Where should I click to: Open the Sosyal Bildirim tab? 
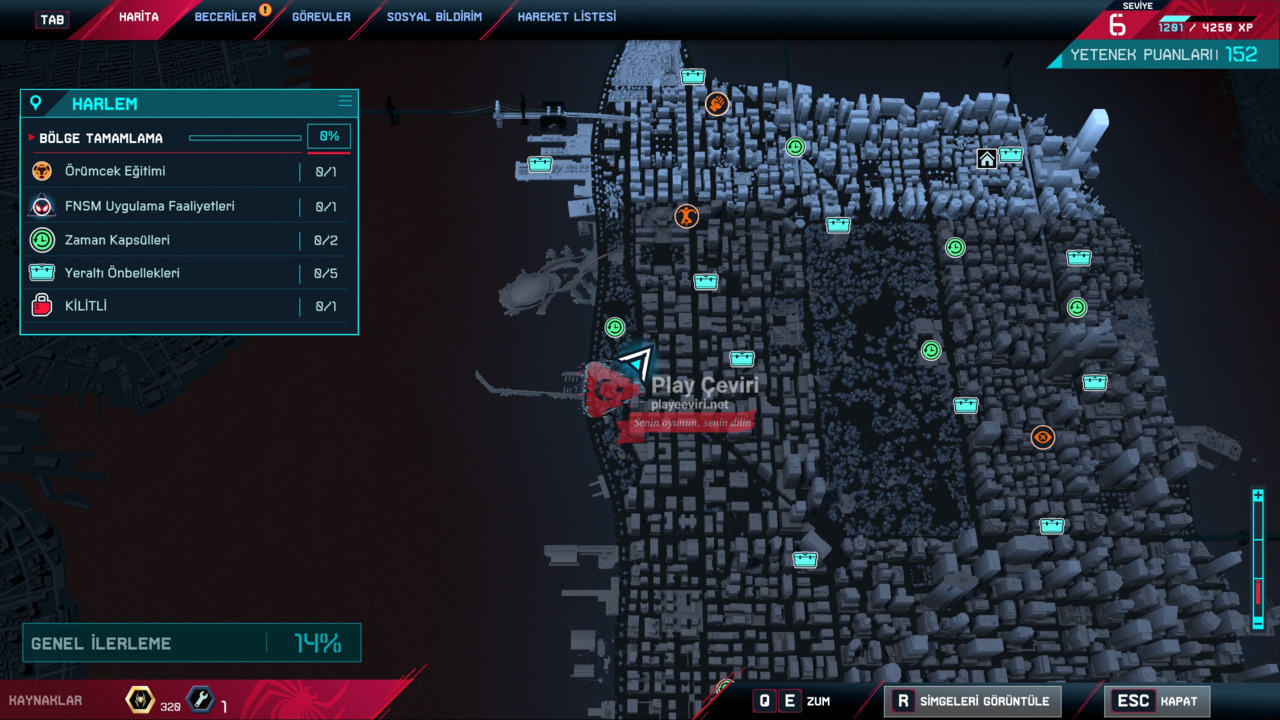434,17
